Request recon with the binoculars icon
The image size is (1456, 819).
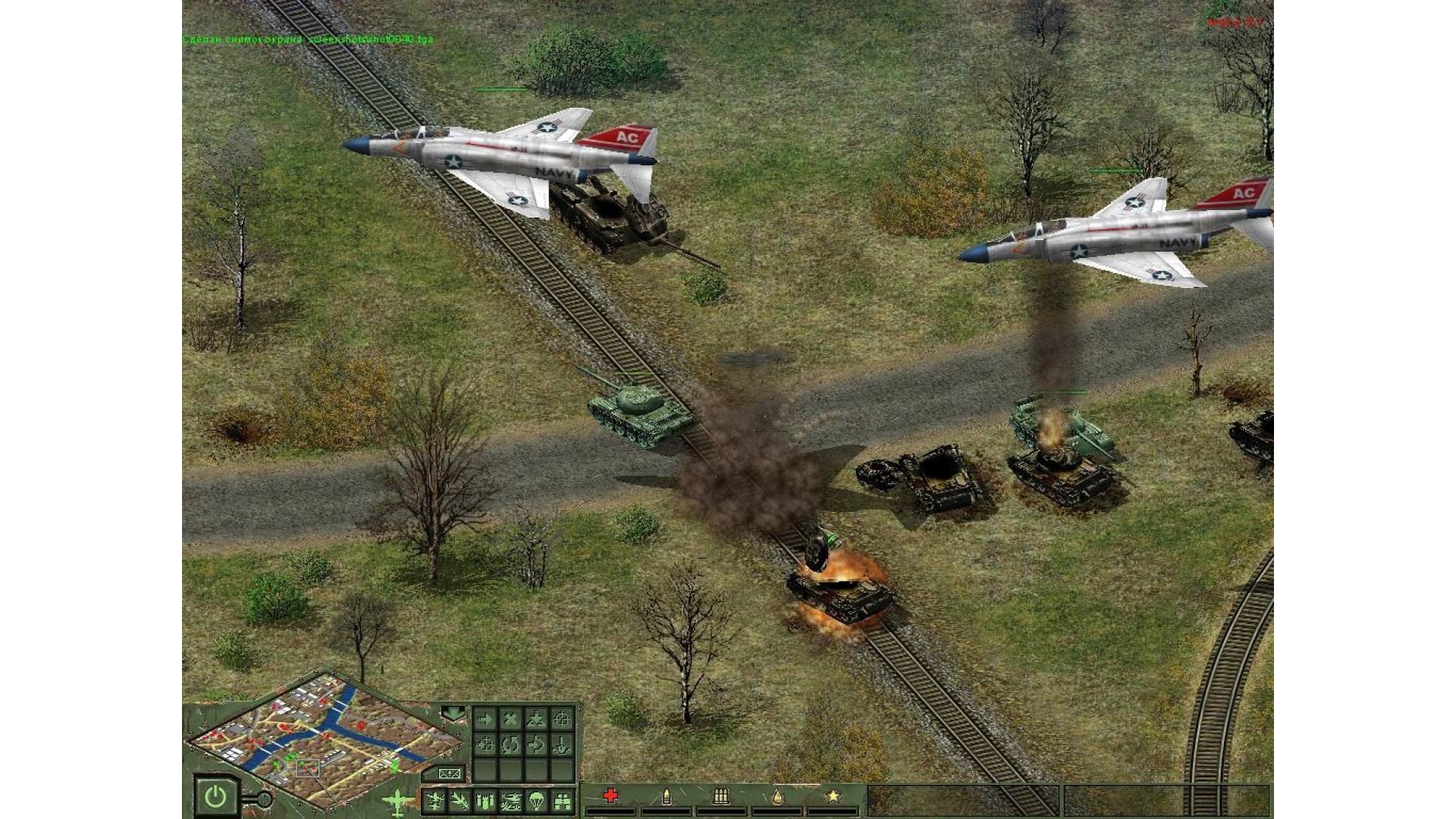click(562, 800)
